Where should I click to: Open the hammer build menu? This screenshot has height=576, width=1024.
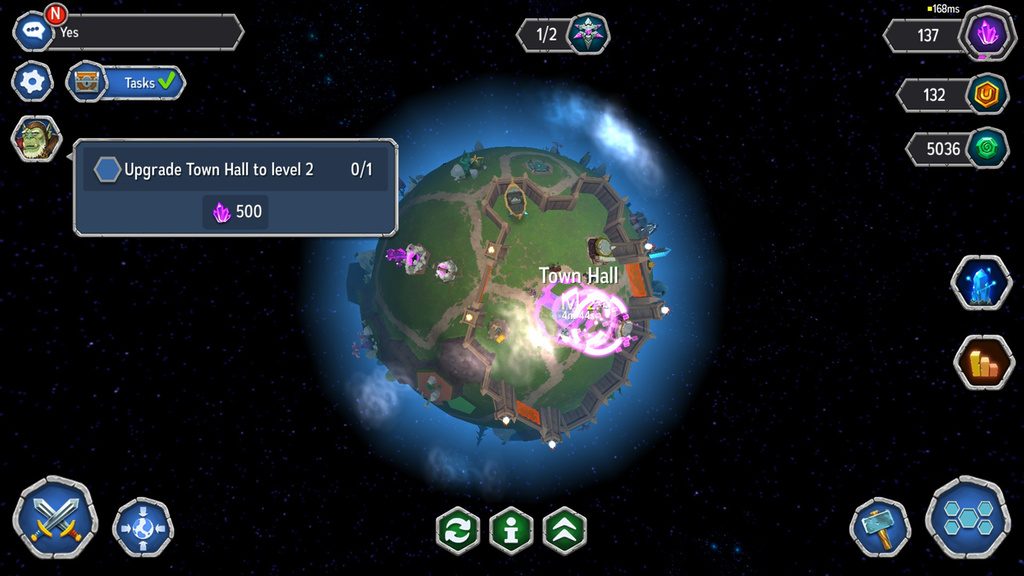880,527
